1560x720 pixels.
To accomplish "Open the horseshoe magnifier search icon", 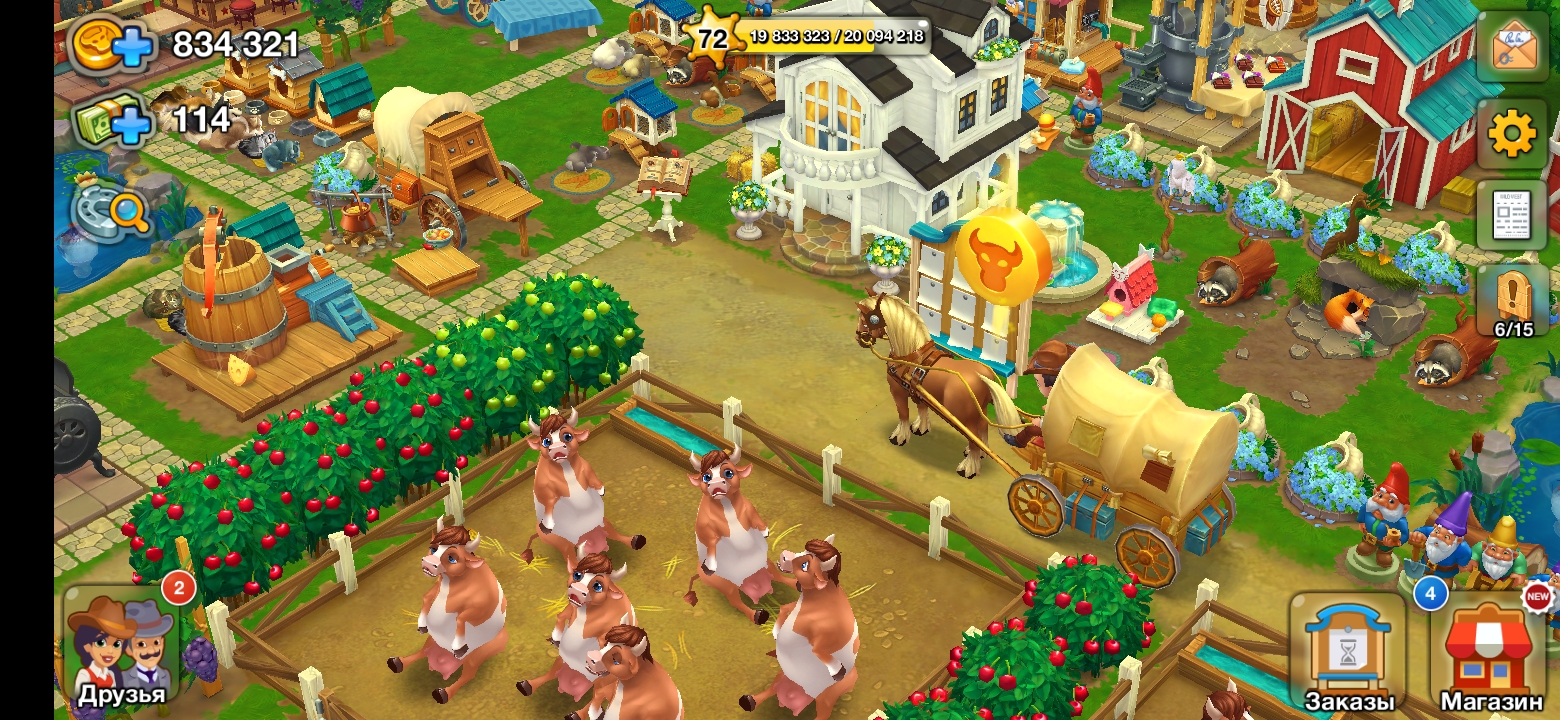I will click(x=112, y=210).
